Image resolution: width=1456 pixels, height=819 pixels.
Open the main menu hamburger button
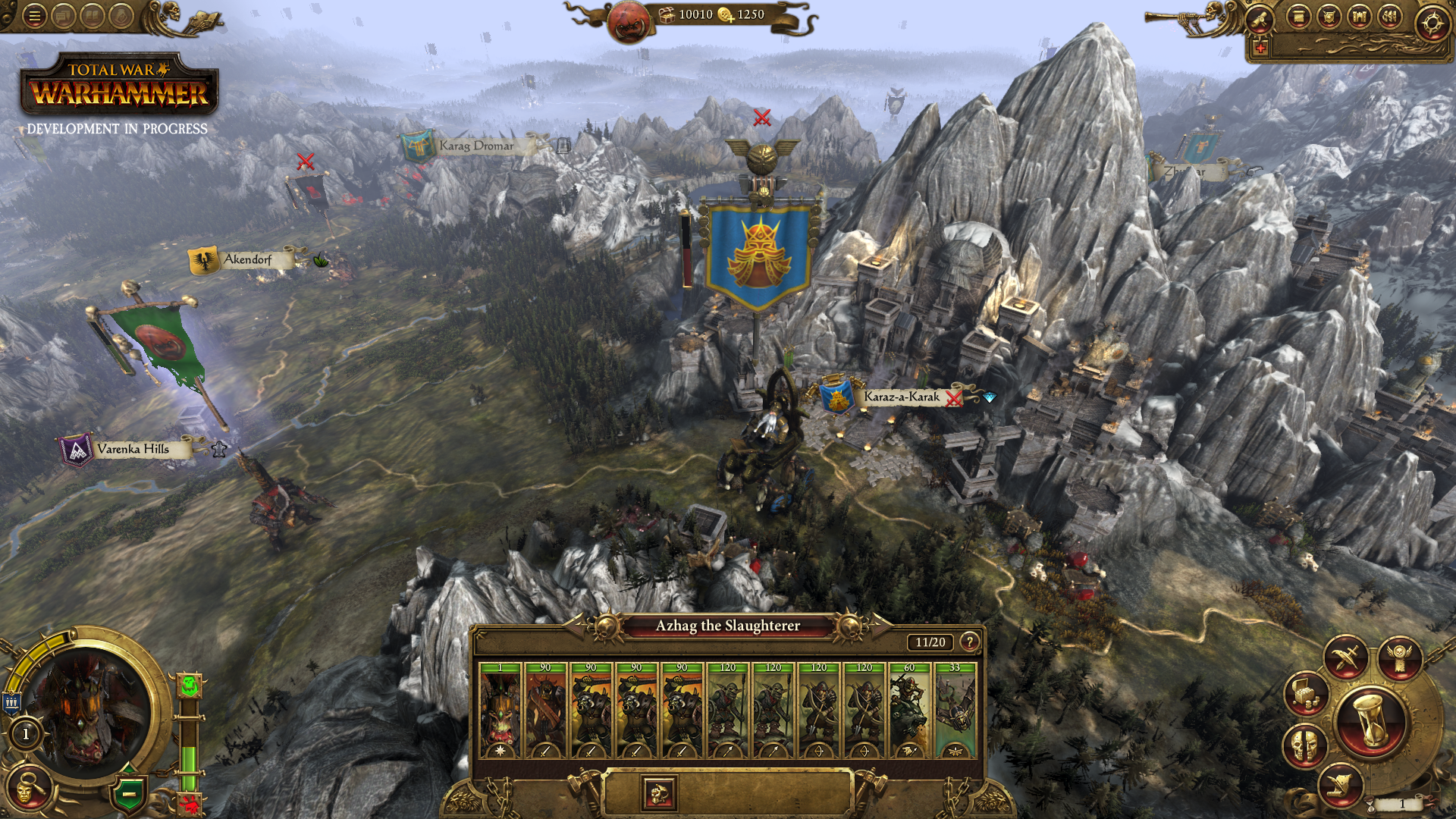pyautogui.click(x=34, y=16)
